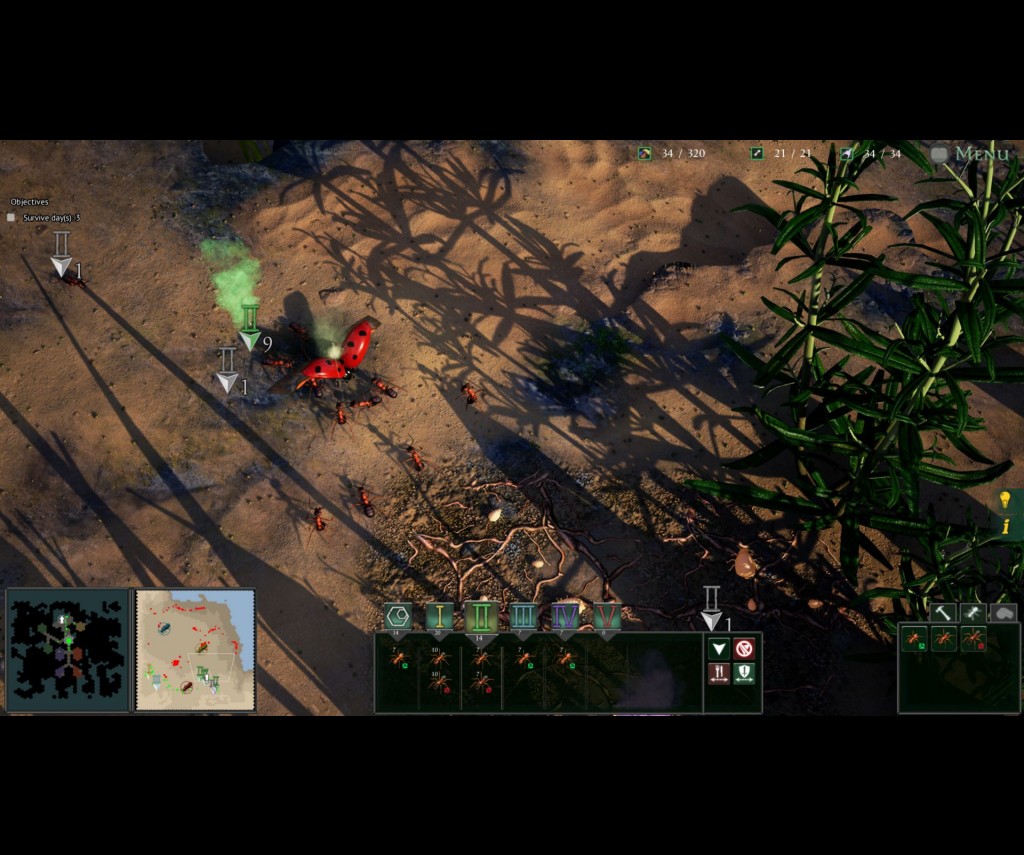Click the lightbulb hint icon
The image size is (1024, 855).
[x=1005, y=499]
